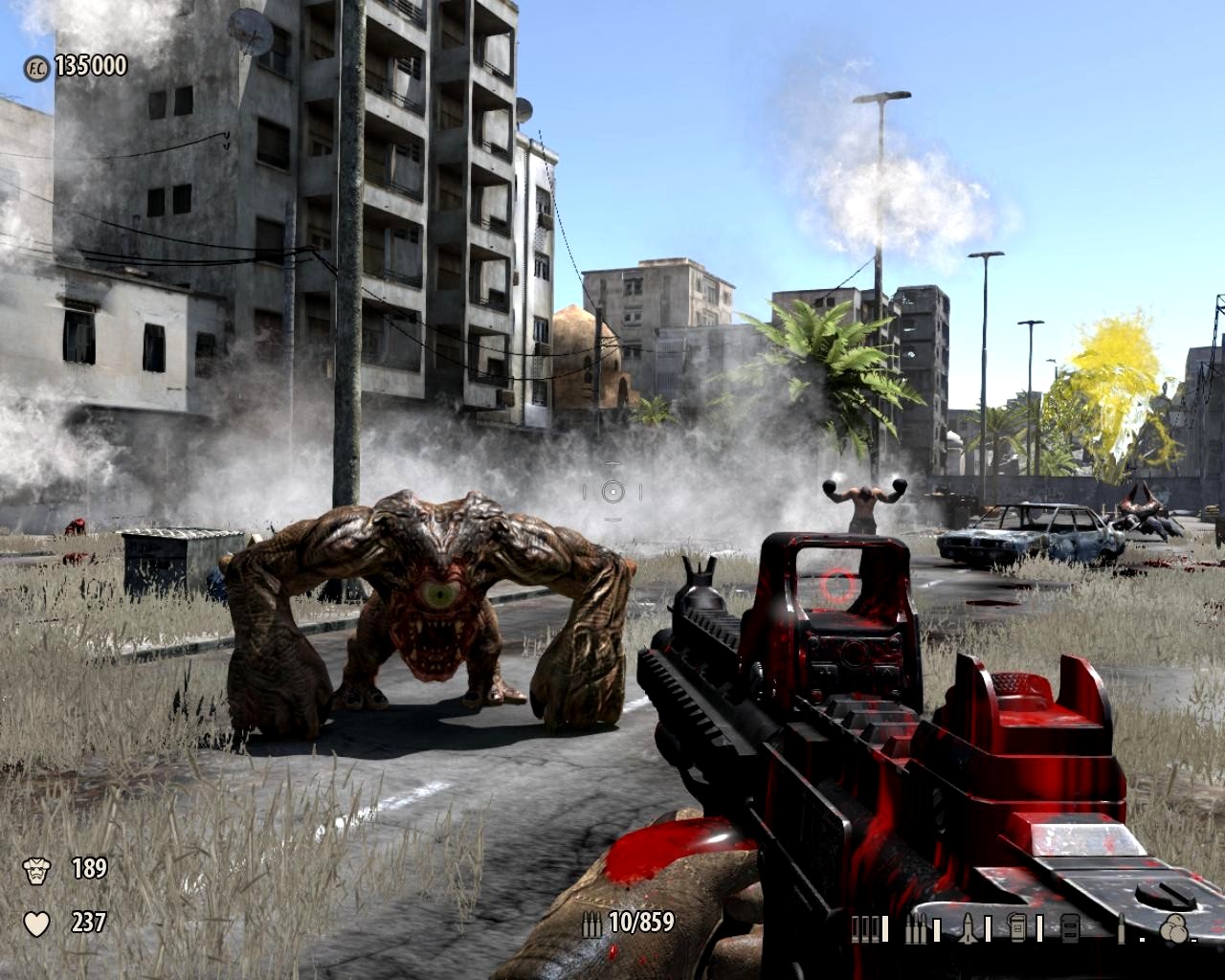Choose the three rifle bullets ammo icon
This screenshot has height=980, width=1225.
pyautogui.click(x=916, y=928)
